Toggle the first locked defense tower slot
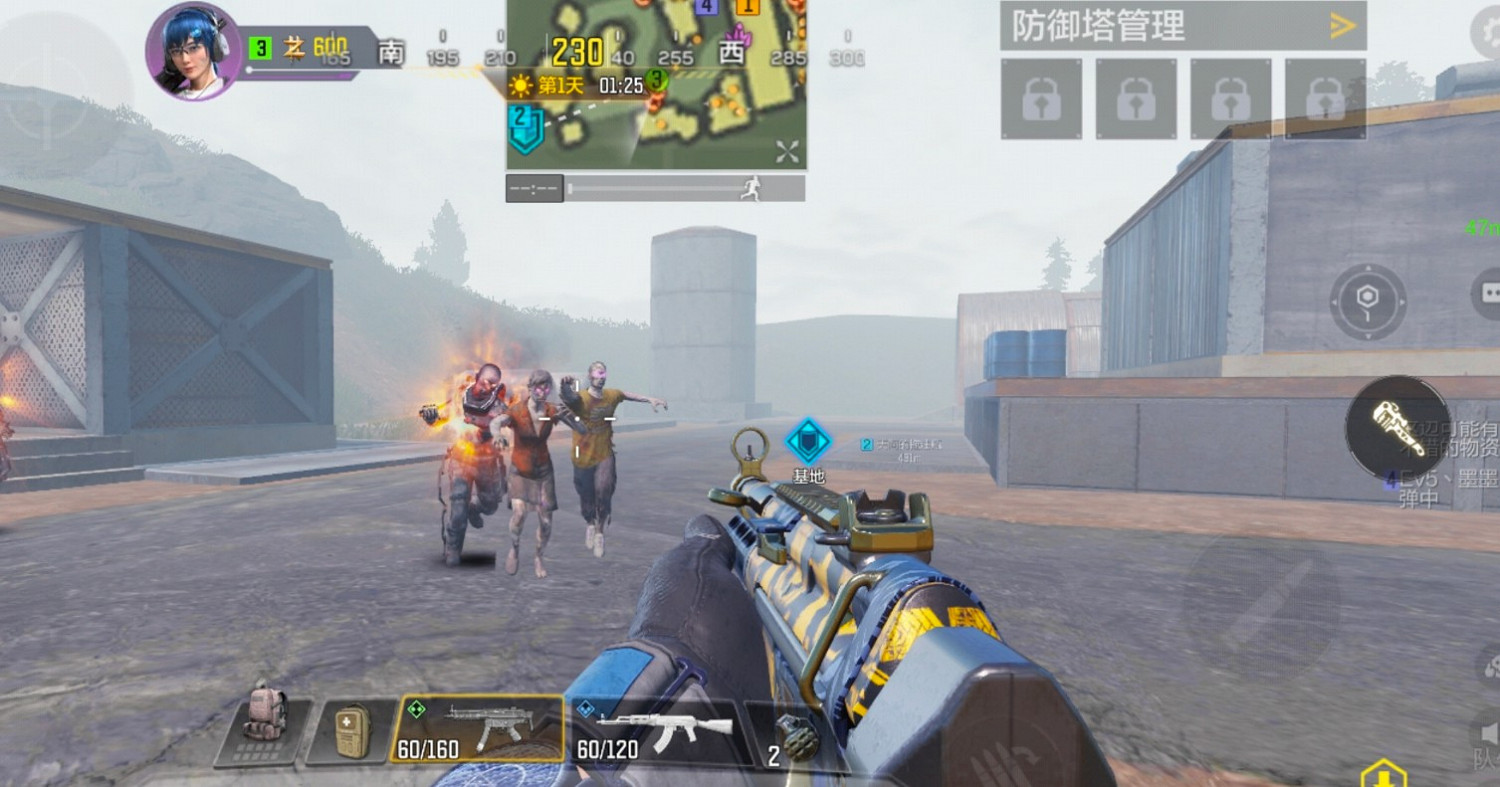 1041,100
